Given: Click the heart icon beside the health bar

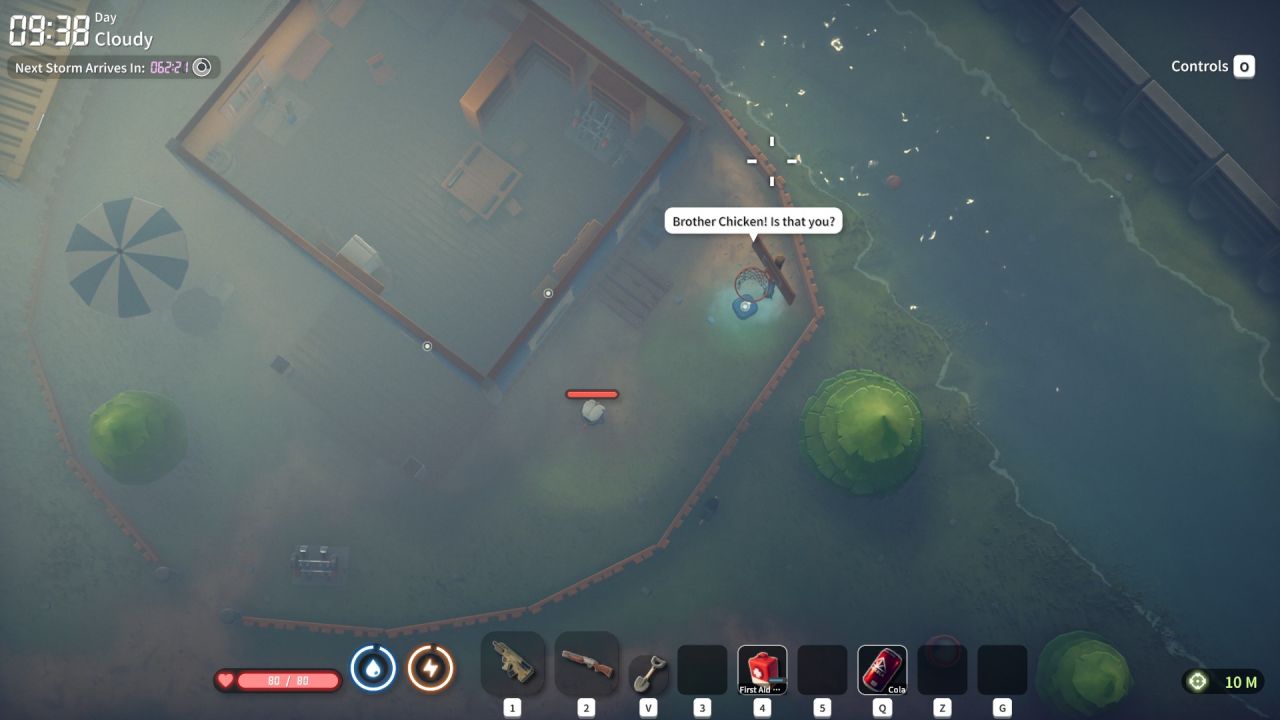Looking at the screenshot, I should tap(226, 679).
